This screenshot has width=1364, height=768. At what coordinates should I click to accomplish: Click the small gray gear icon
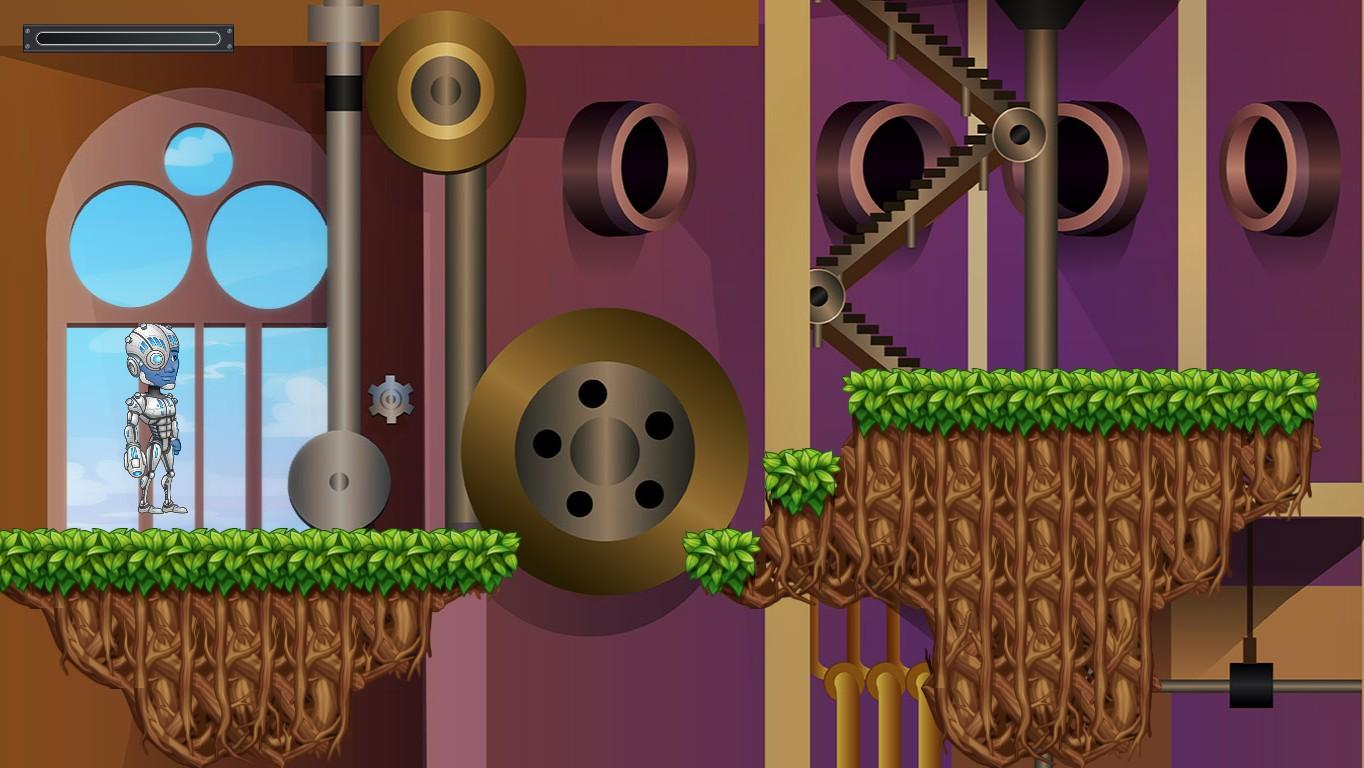tap(389, 400)
